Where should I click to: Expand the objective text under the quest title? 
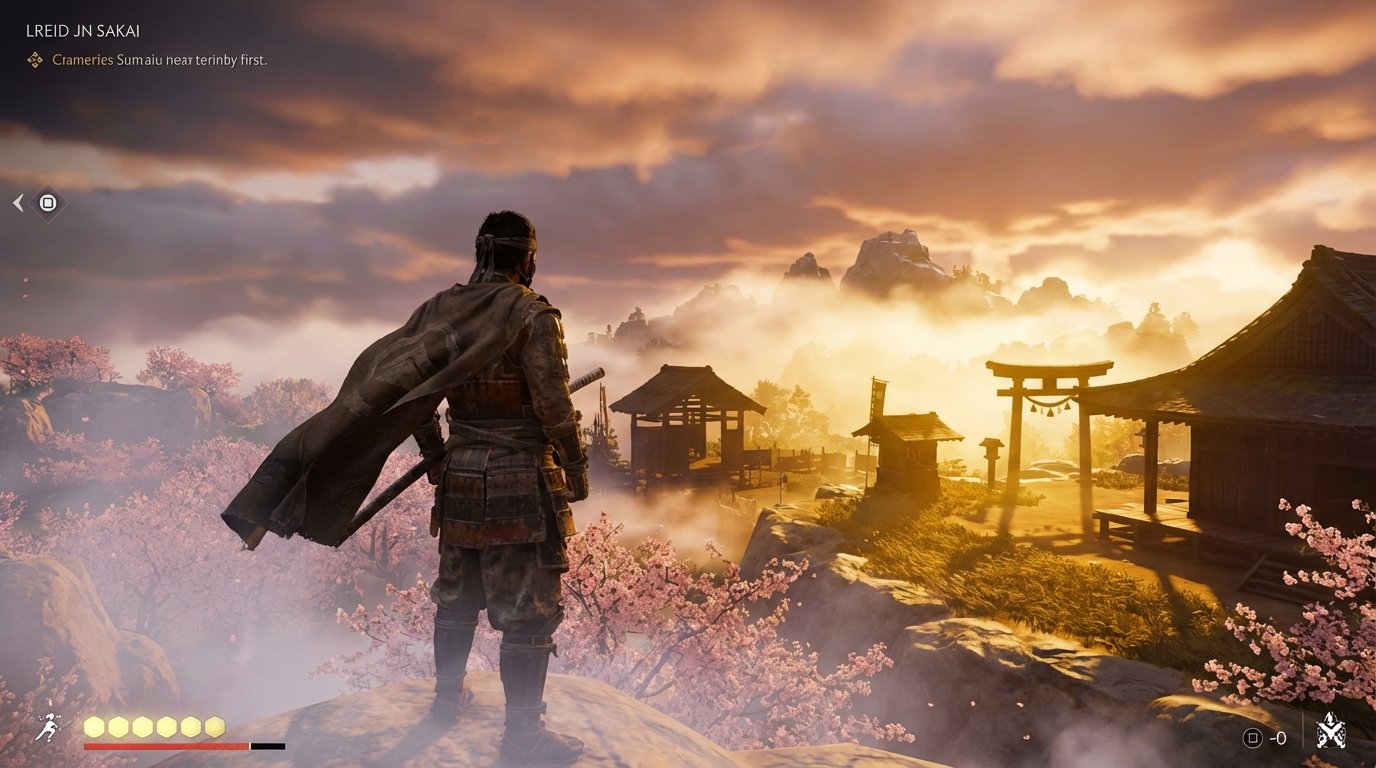(x=160, y=60)
